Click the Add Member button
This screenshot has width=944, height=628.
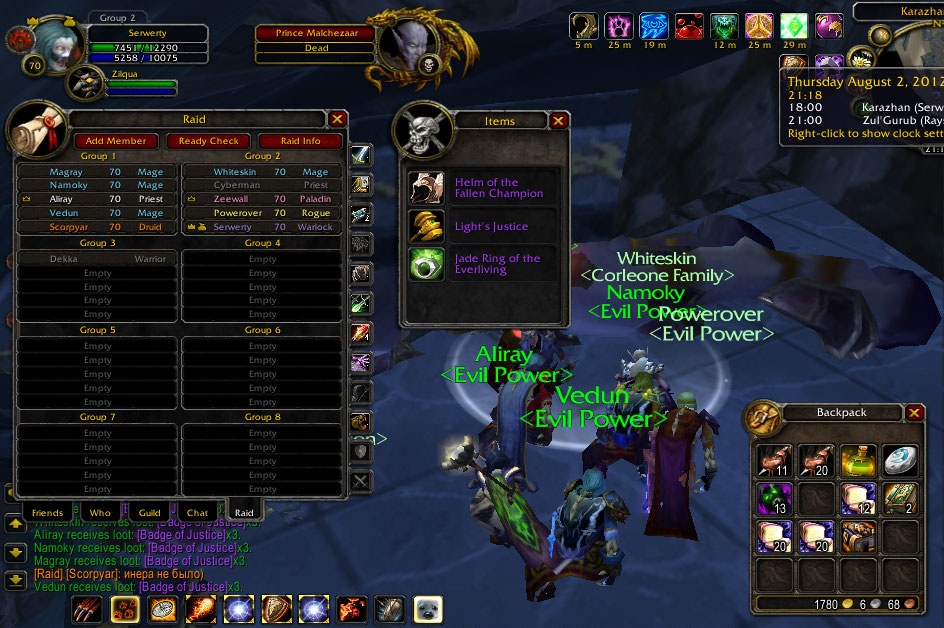coord(116,141)
